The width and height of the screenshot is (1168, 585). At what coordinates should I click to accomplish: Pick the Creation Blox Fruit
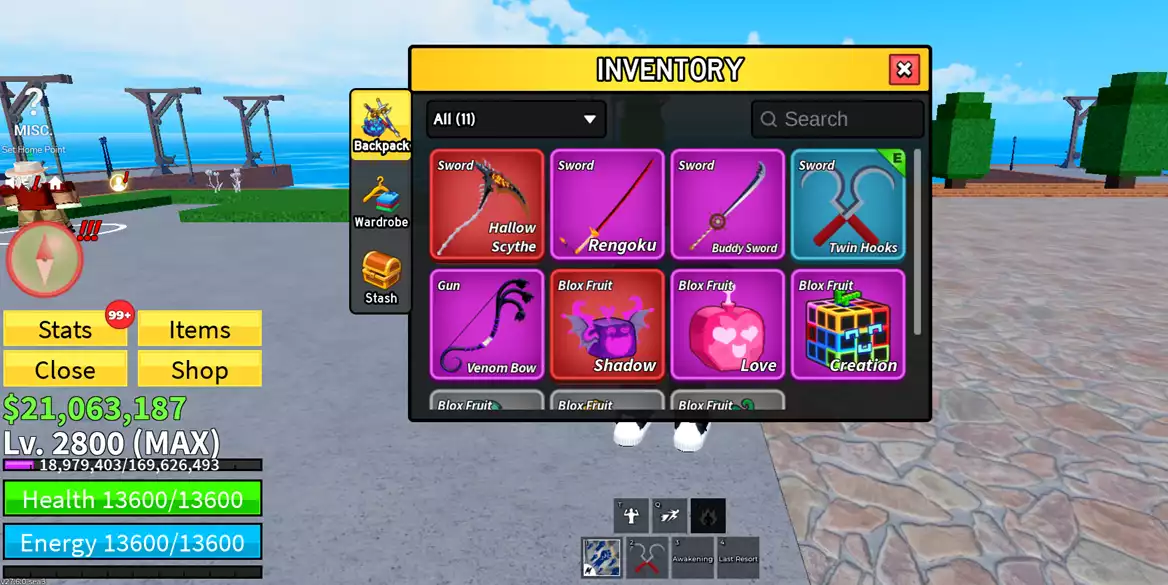click(x=848, y=325)
